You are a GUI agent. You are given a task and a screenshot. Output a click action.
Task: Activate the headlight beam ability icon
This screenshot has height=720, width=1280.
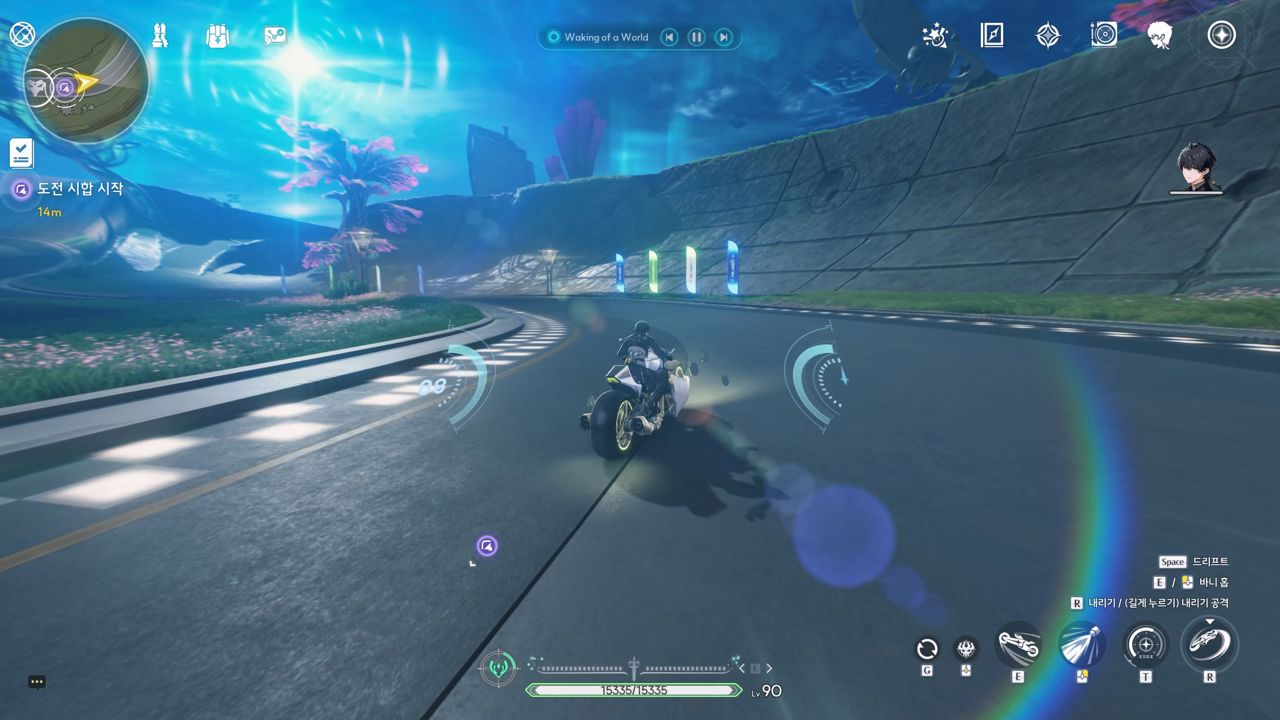1081,644
